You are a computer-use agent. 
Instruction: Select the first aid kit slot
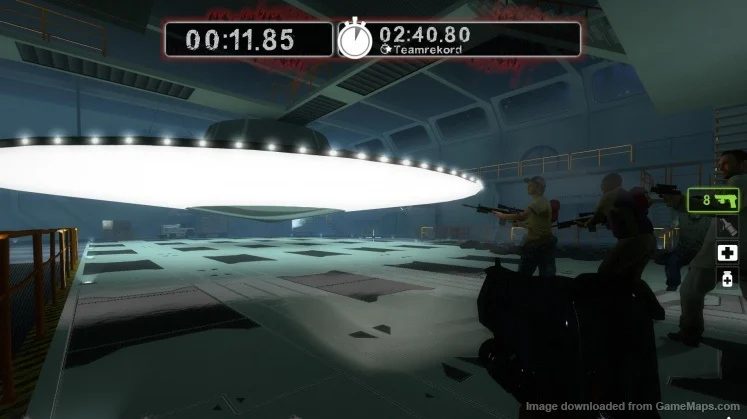tap(729, 252)
